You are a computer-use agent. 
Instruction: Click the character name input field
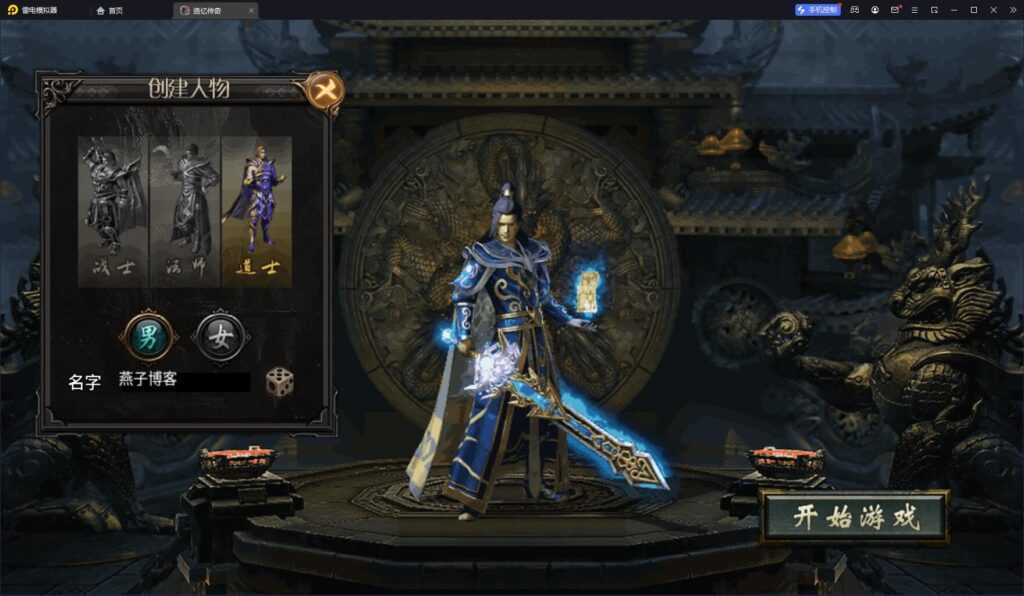pyautogui.click(x=183, y=381)
